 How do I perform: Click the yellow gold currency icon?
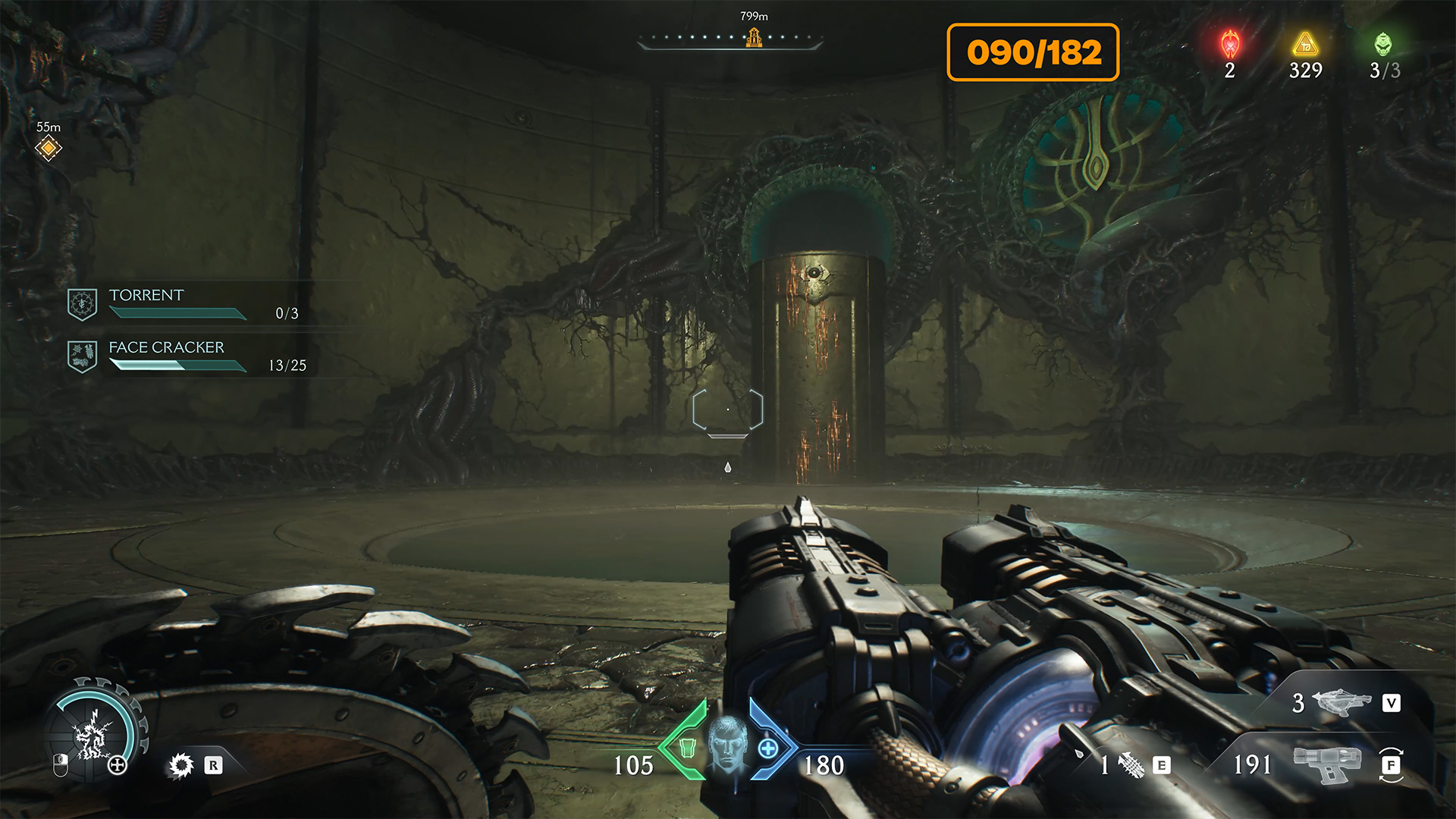[1305, 45]
